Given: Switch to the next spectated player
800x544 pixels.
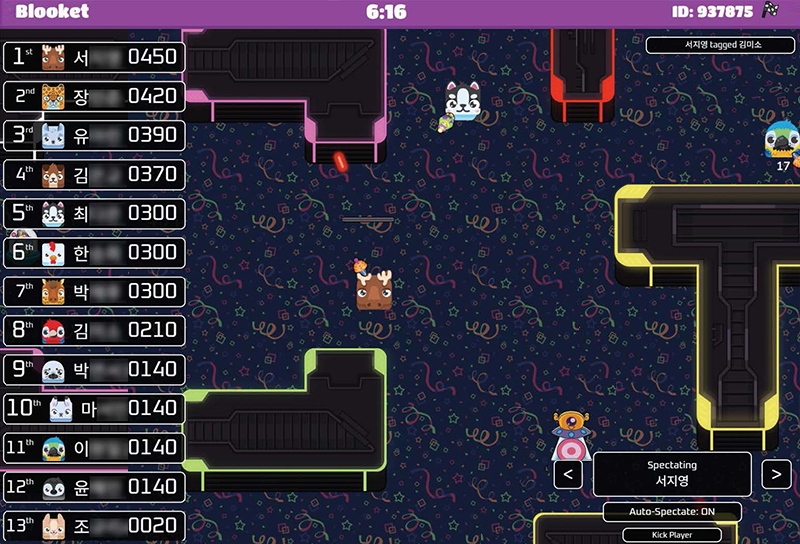Looking at the screenshot, I should (x=776, y=474).
